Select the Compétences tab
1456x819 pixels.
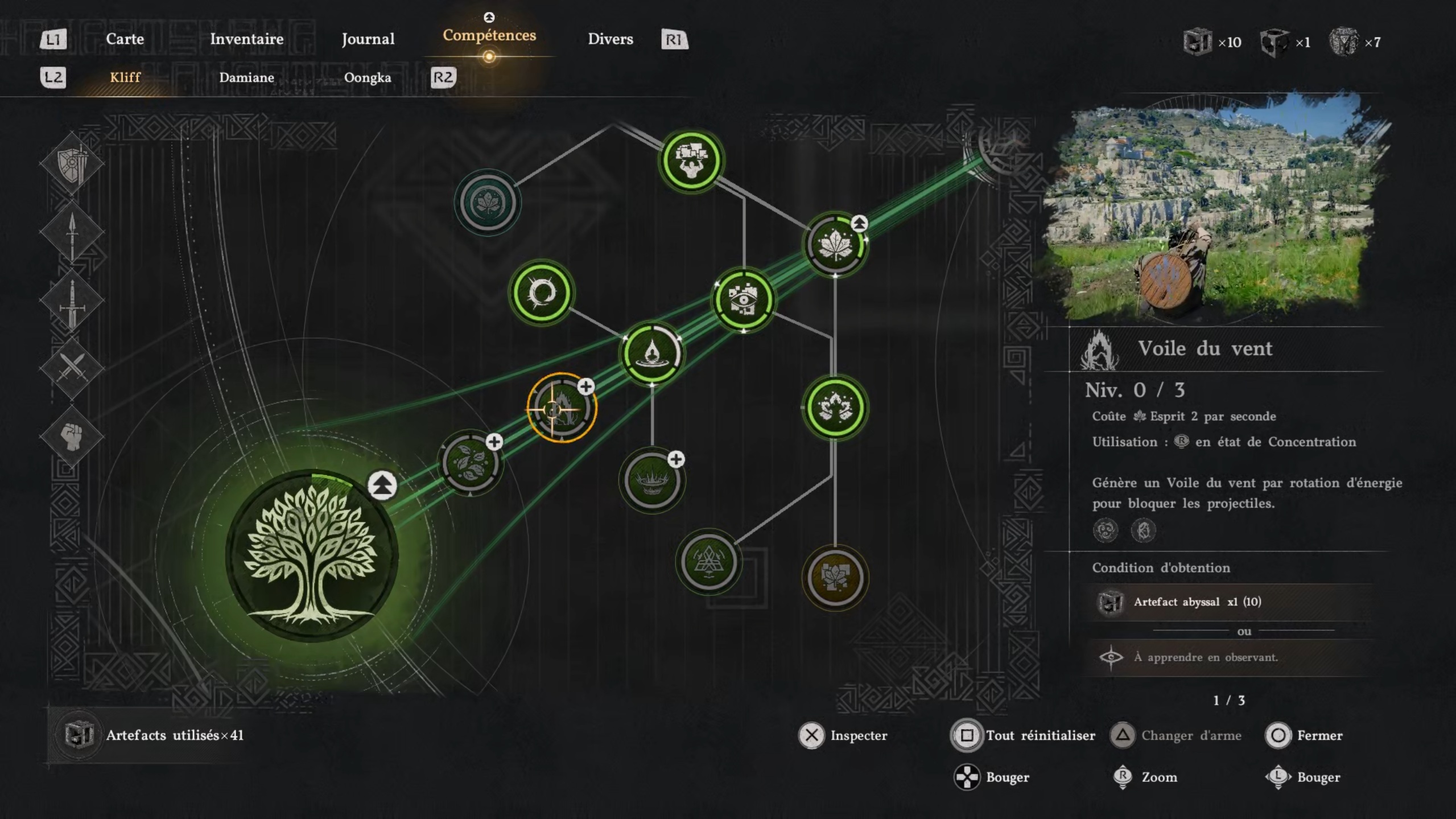(489, 36)
